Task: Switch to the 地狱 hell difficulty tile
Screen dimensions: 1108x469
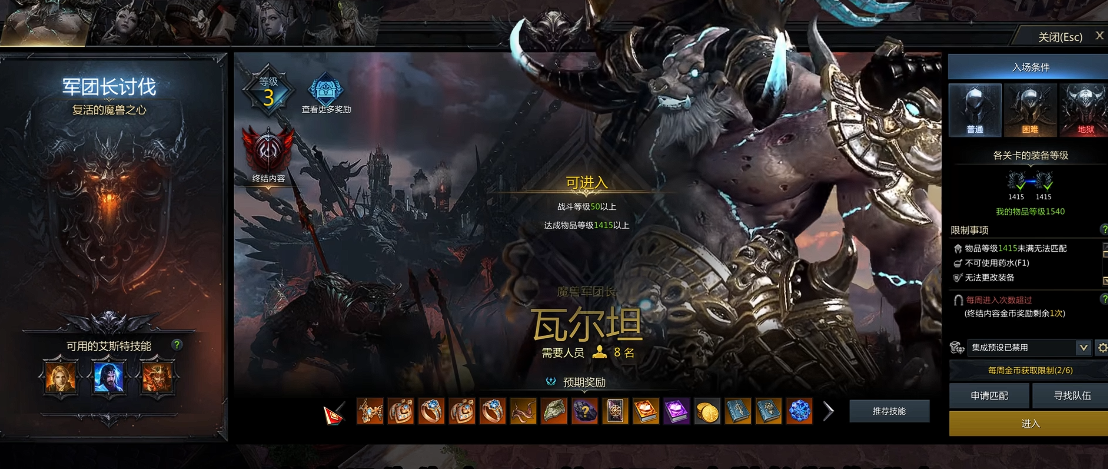Action: coord(1082,109)
